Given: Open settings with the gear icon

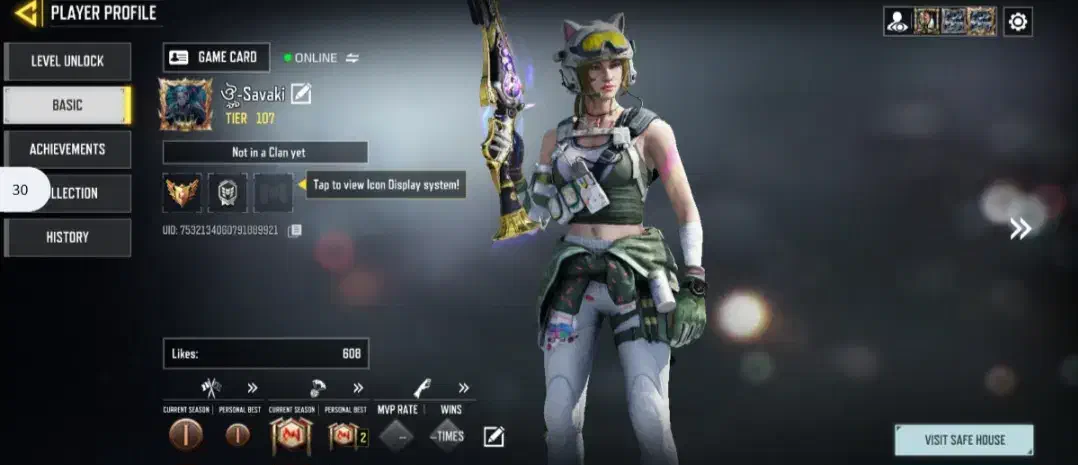Looking at the screenshot, I should pos(1018,21).
